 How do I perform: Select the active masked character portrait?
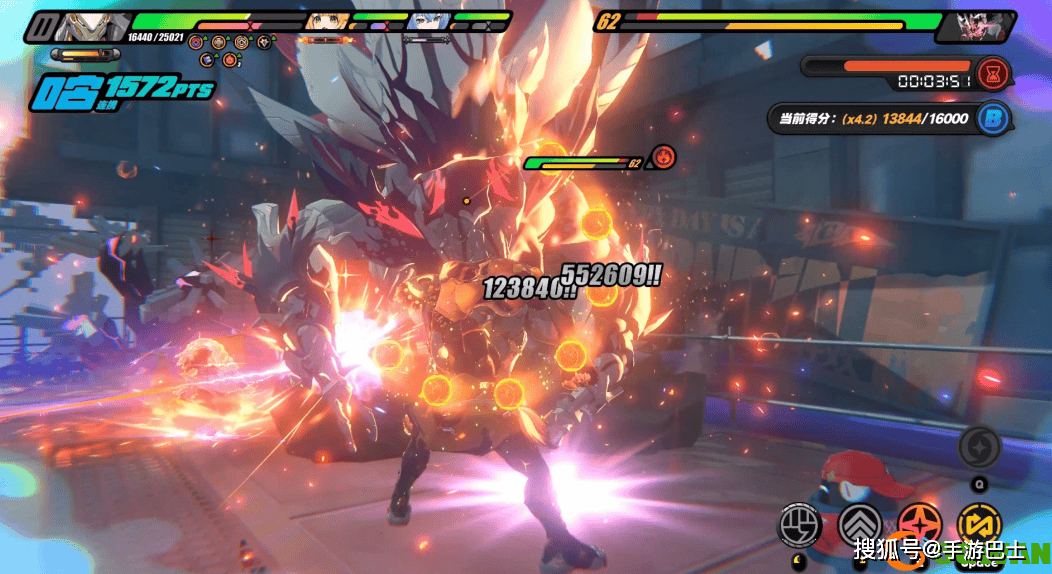click(84, 27)
